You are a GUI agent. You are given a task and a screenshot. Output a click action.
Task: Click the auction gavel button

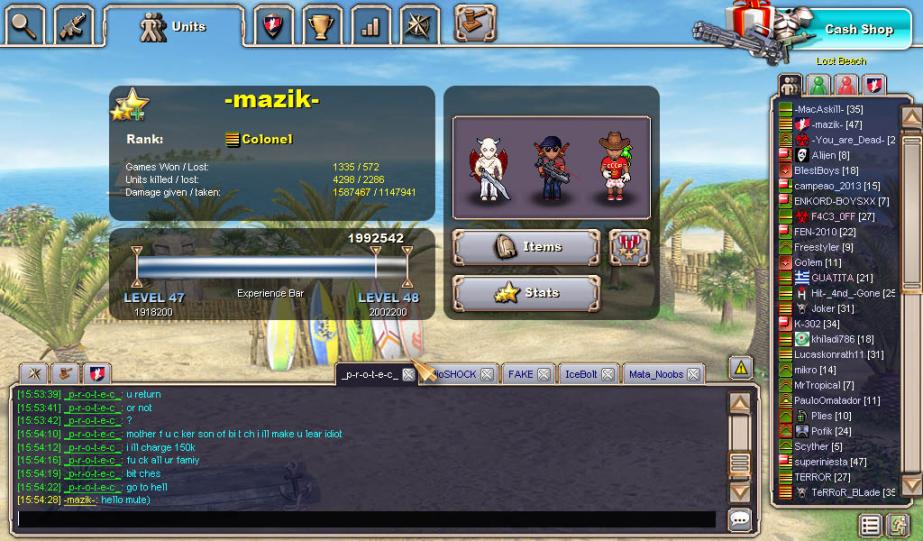coord(475,21)
